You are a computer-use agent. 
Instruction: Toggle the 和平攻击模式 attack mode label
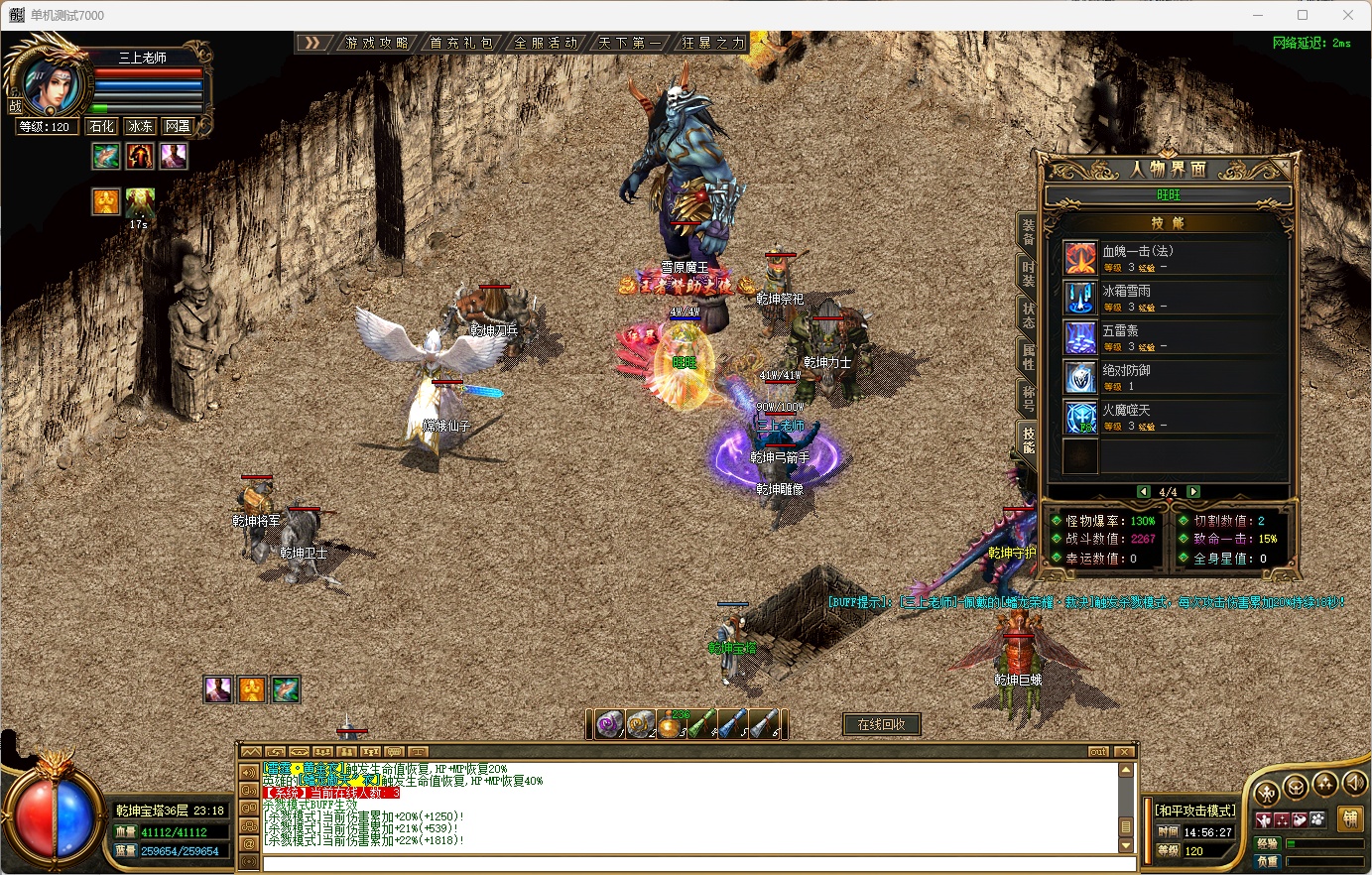click(1195, 811)
